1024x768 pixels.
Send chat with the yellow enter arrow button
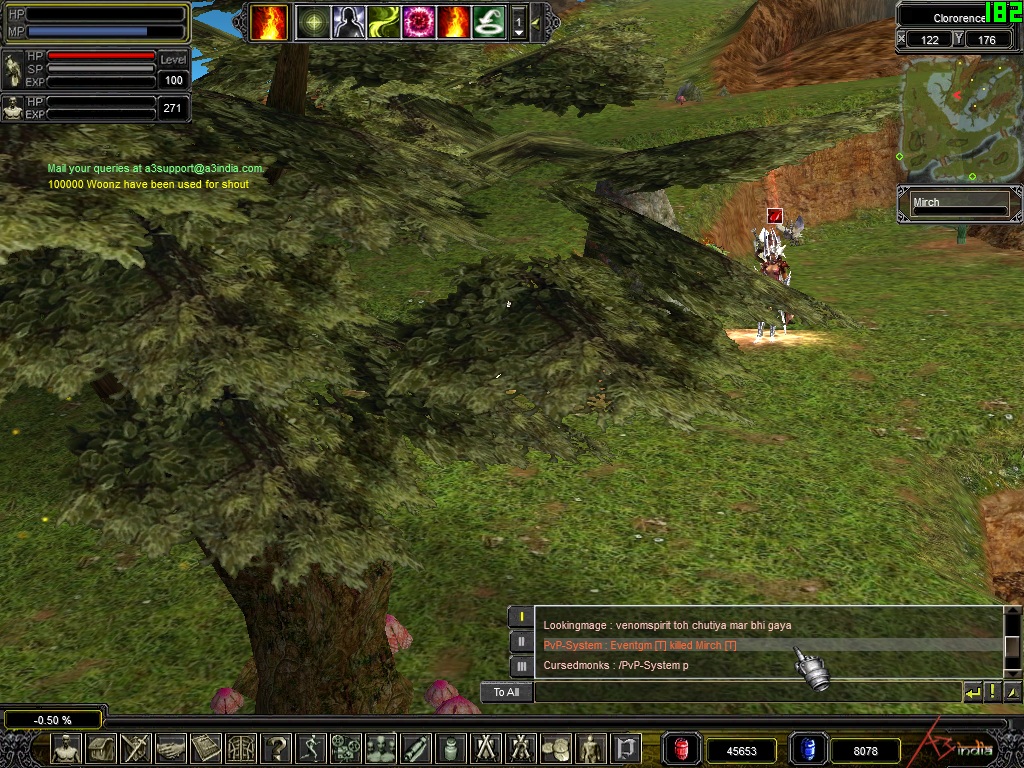(972, 692)
